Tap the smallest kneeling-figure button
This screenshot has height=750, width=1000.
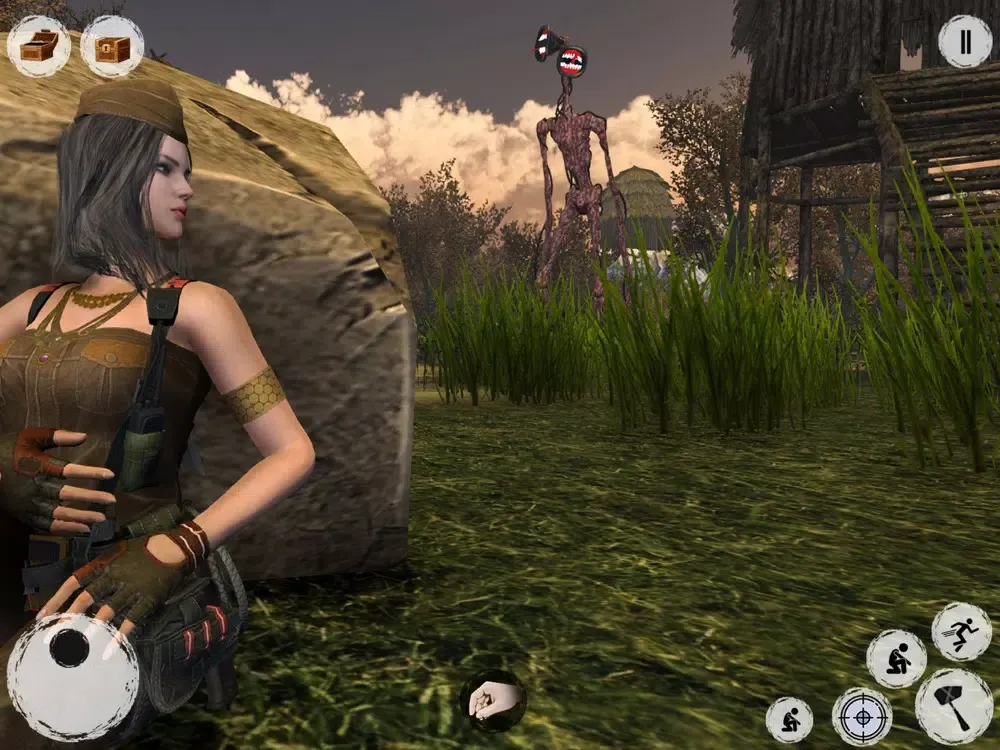point(790,720)
